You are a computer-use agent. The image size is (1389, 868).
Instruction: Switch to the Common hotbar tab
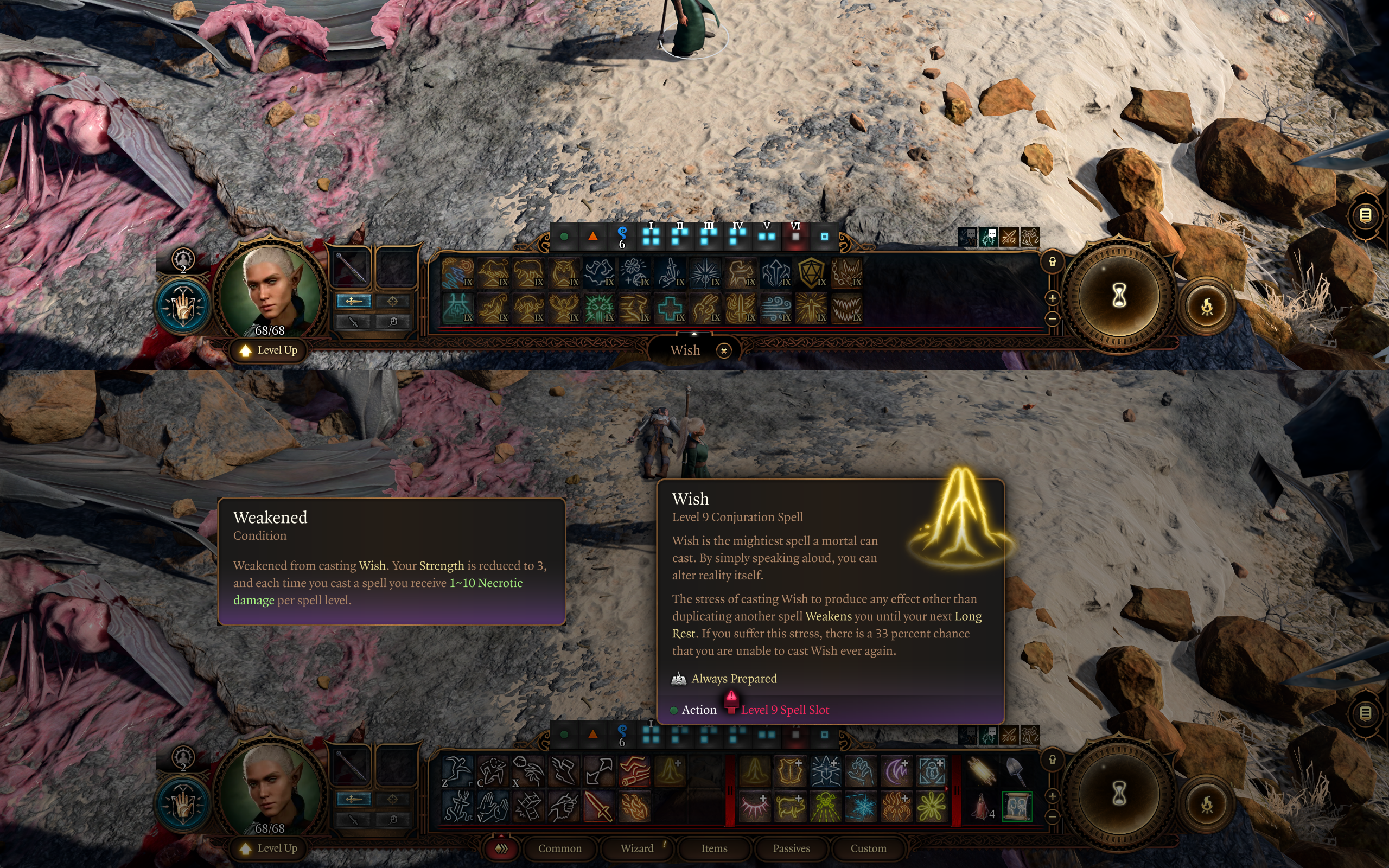(x=559, y=848)
